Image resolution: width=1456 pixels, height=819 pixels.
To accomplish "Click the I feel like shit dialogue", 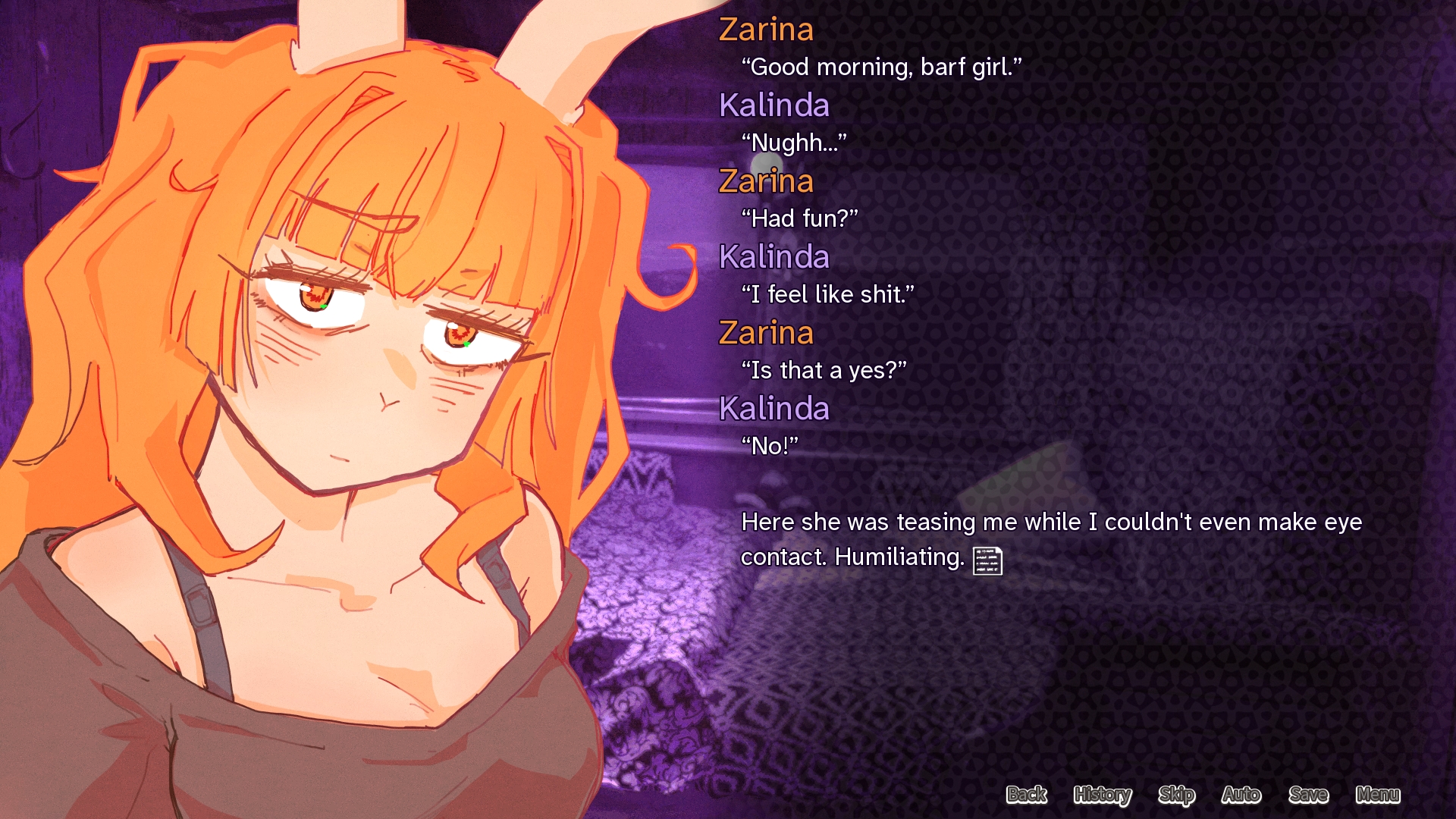I will (827, 294).
